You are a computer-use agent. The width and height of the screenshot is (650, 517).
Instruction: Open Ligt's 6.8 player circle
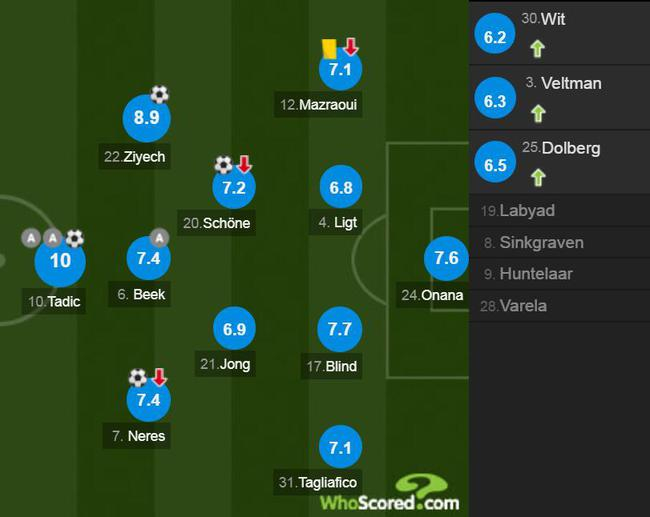[x=341, y=187]
